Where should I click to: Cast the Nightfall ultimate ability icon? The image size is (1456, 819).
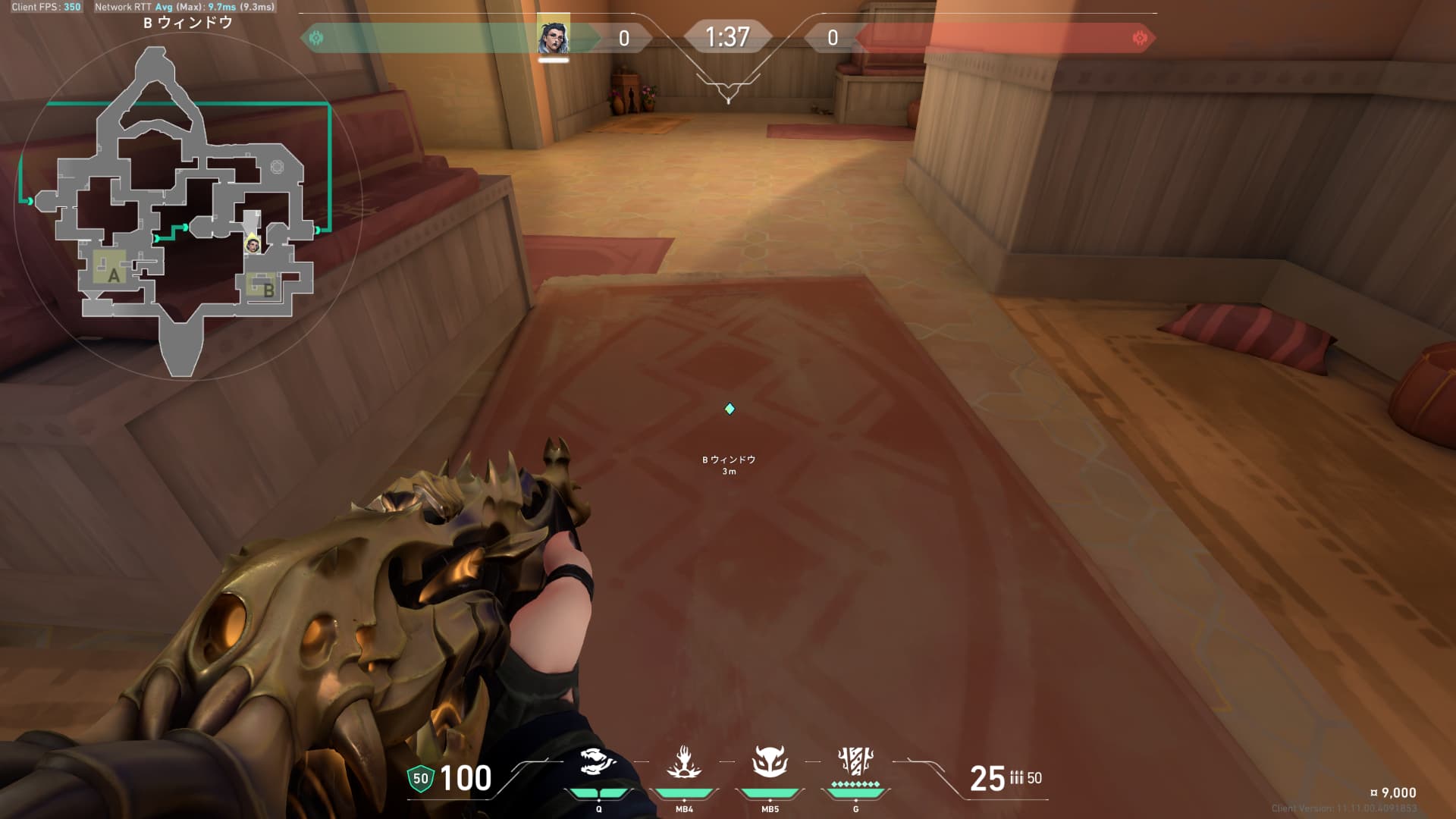855,759
